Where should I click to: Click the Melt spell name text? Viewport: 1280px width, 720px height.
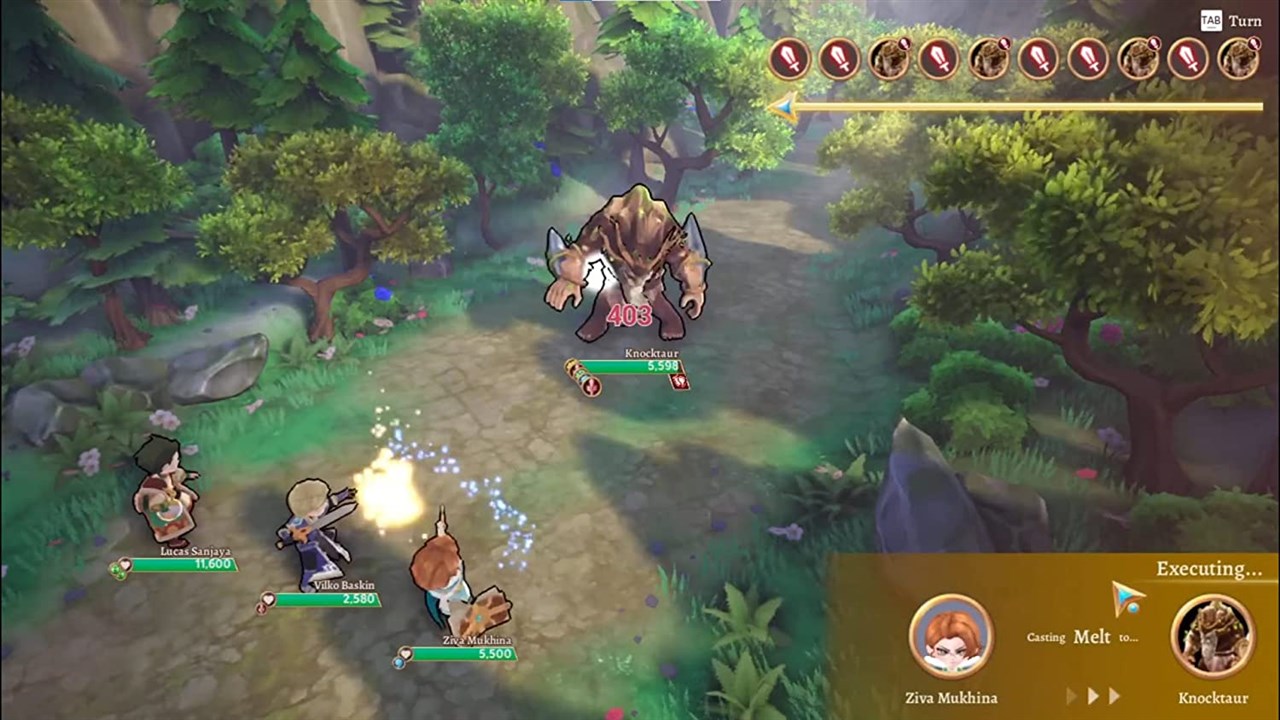click(x=1094, y=637)
